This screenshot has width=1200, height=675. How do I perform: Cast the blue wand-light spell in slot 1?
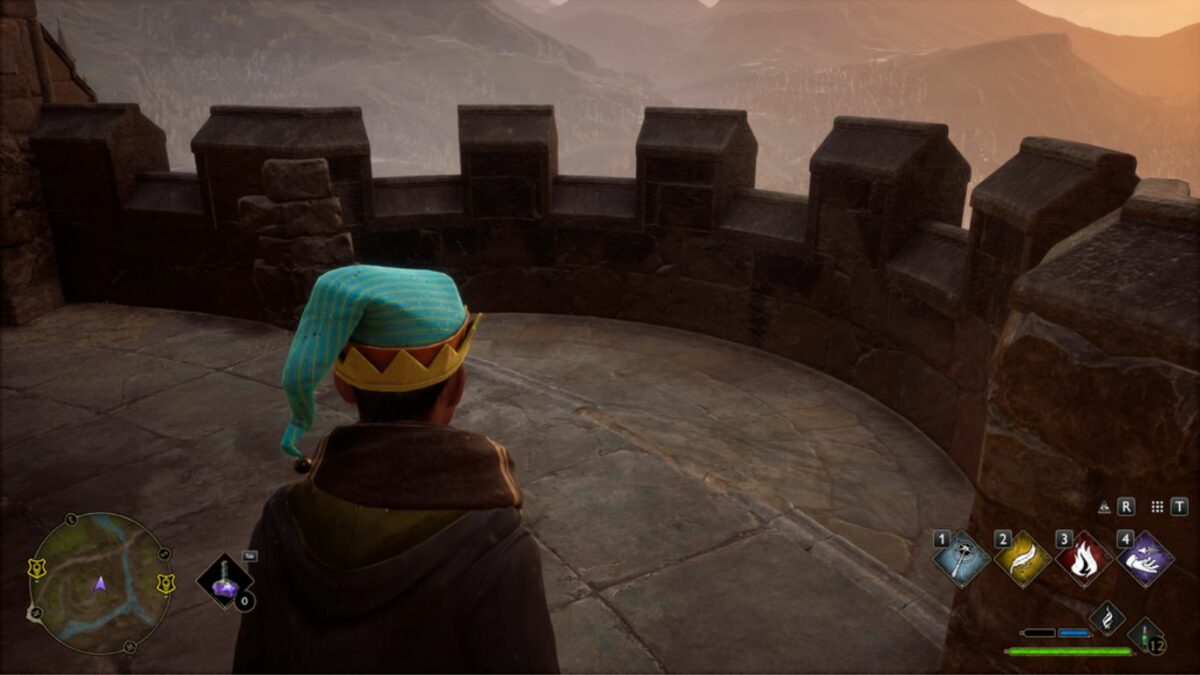(x=963, y=559)
